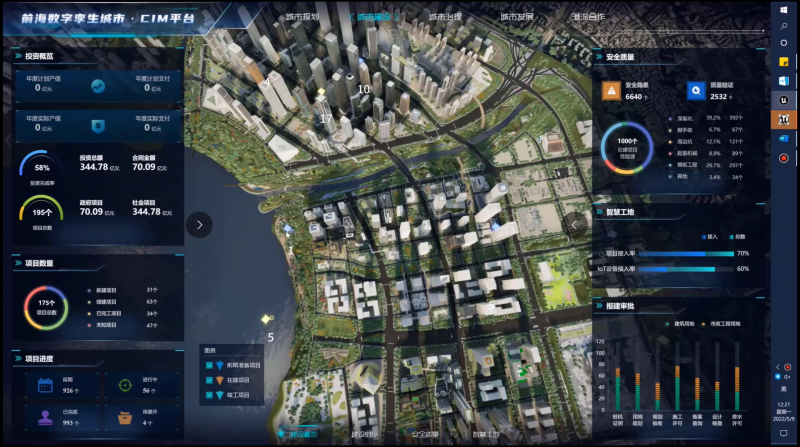Click the red record button in the taskbar
800x447 pixels.
pos(783,158)
